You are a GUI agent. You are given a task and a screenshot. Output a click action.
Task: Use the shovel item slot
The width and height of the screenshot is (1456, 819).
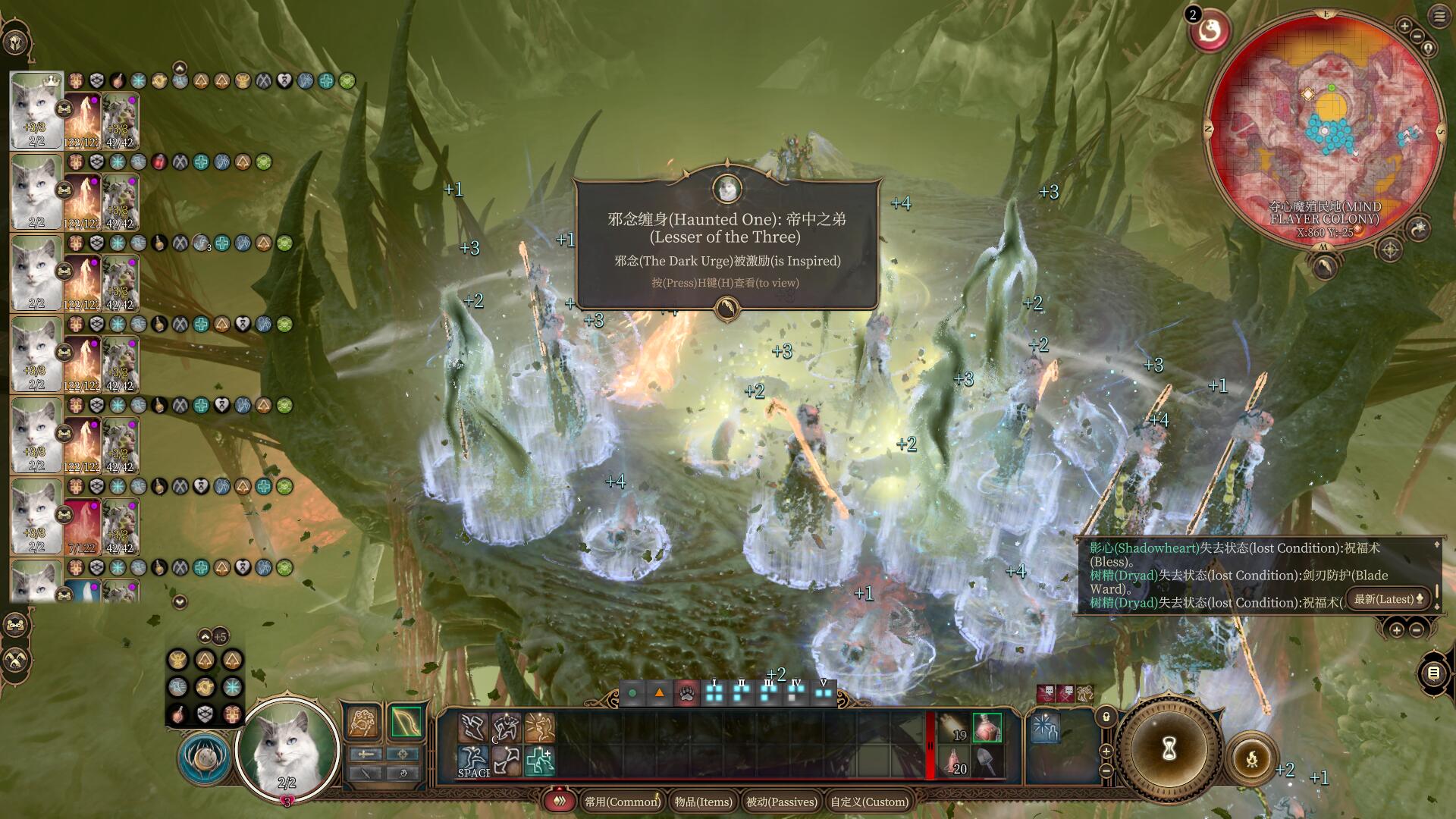pos(987,761)
